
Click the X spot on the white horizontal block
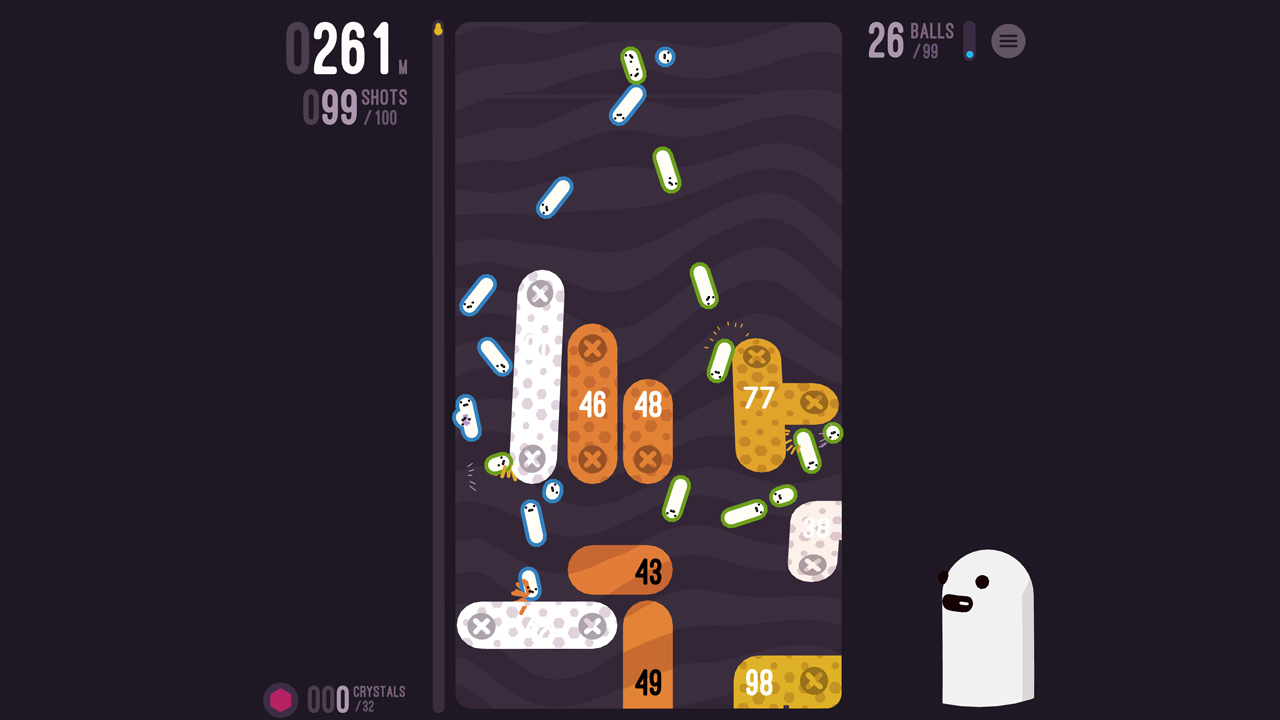click(x=483, y=626)
